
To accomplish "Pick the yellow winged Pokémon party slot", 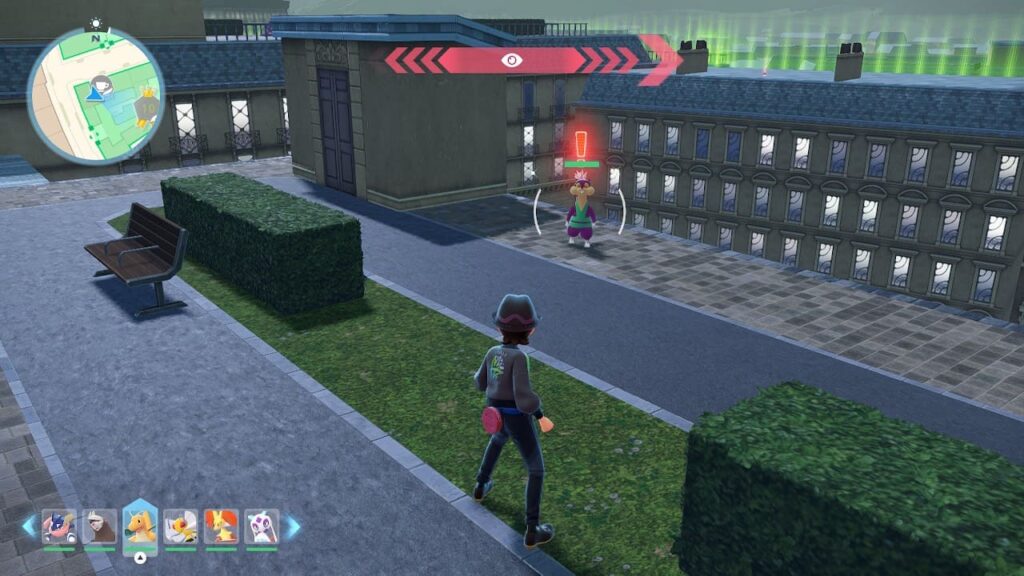I will pyautogui.click(x=181, y=526).
